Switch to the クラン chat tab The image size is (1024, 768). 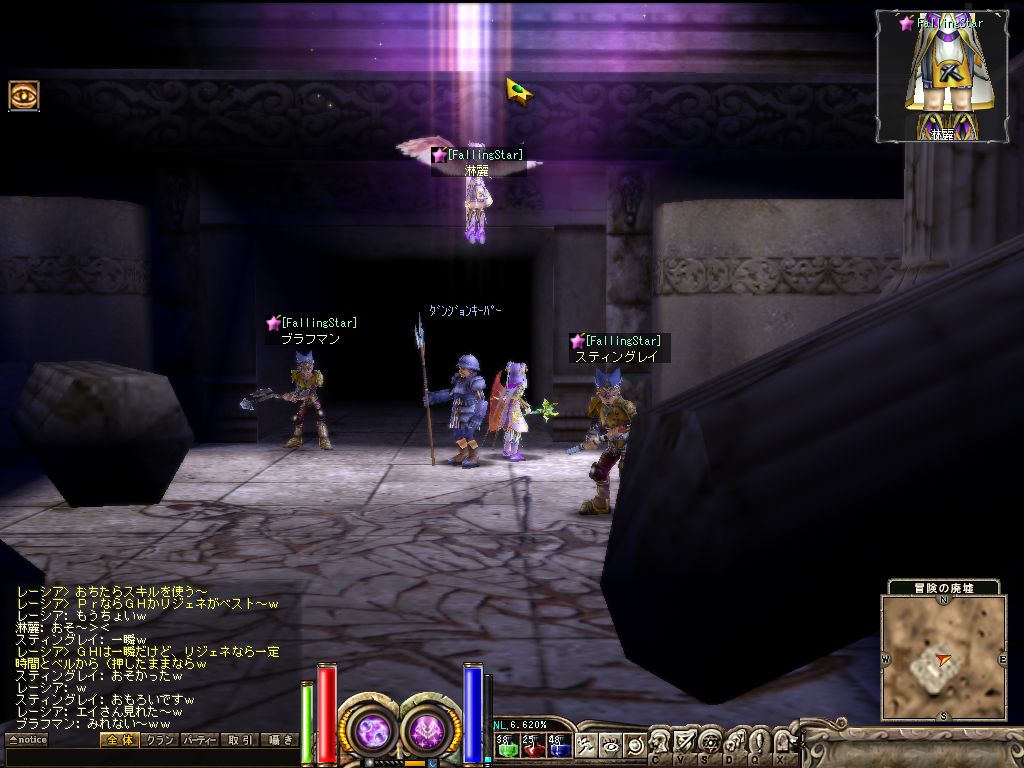pos(159,740)
